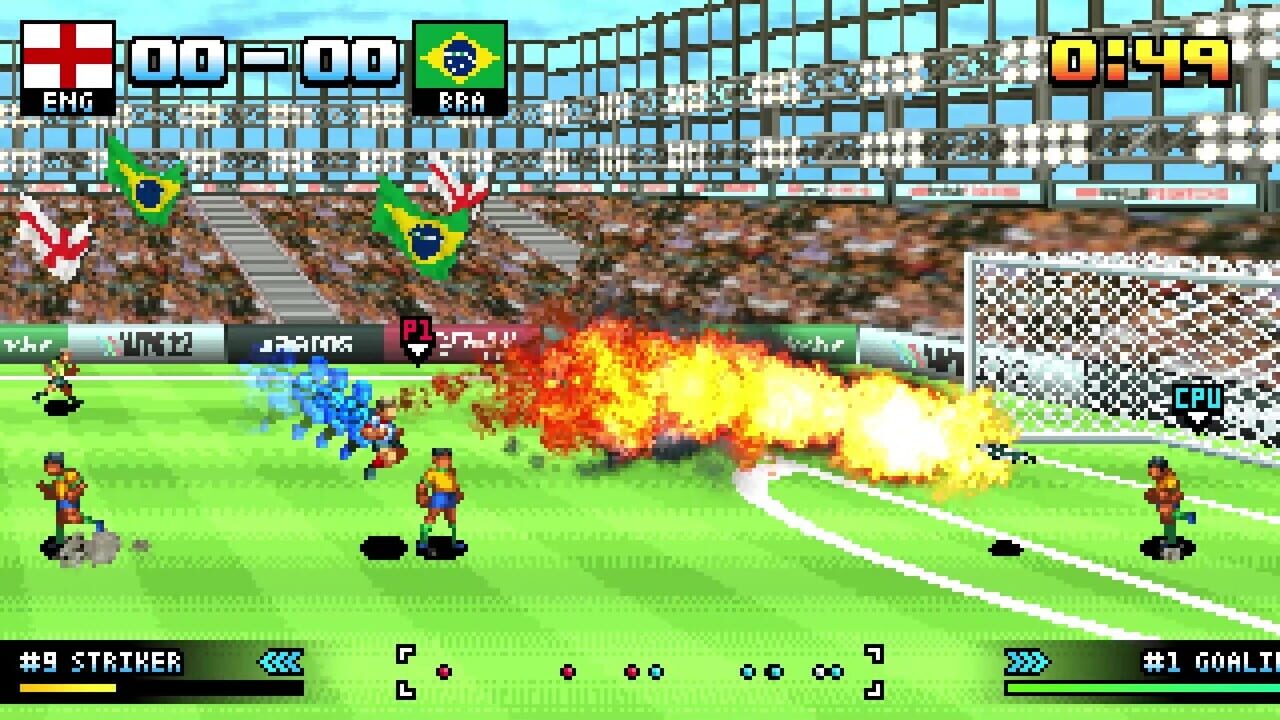Click the striker's yellow stamina bar
The image size is (1280, 720).
click(x=68, y=687)
